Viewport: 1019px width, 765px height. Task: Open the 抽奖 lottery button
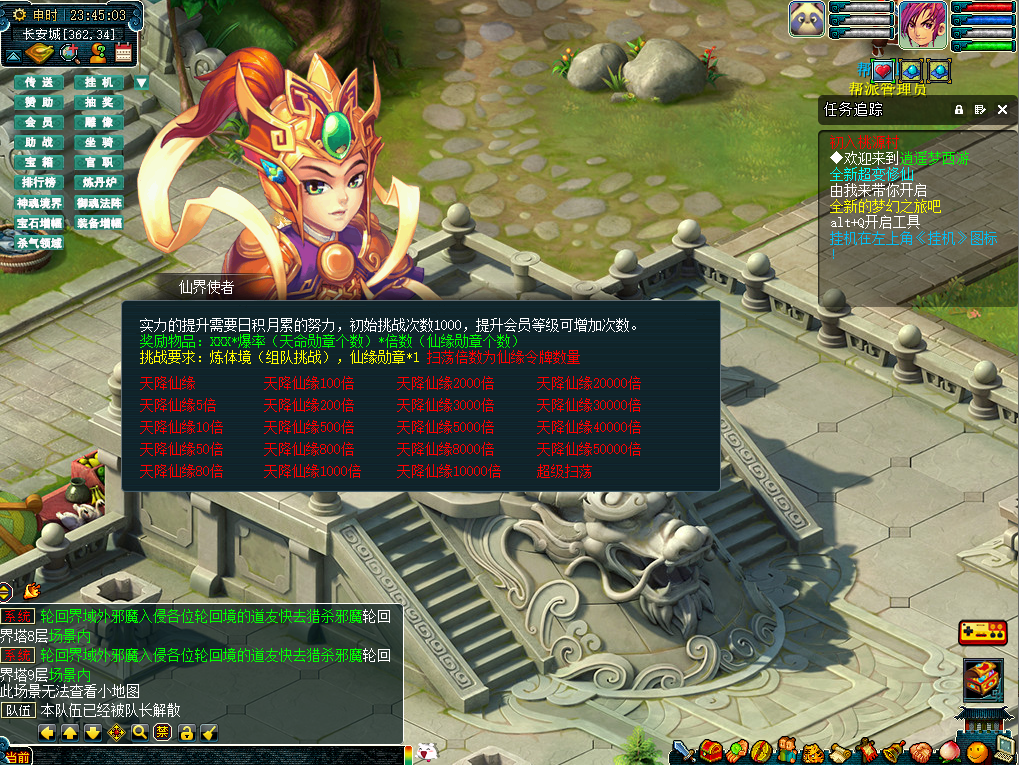click(99, 102)
